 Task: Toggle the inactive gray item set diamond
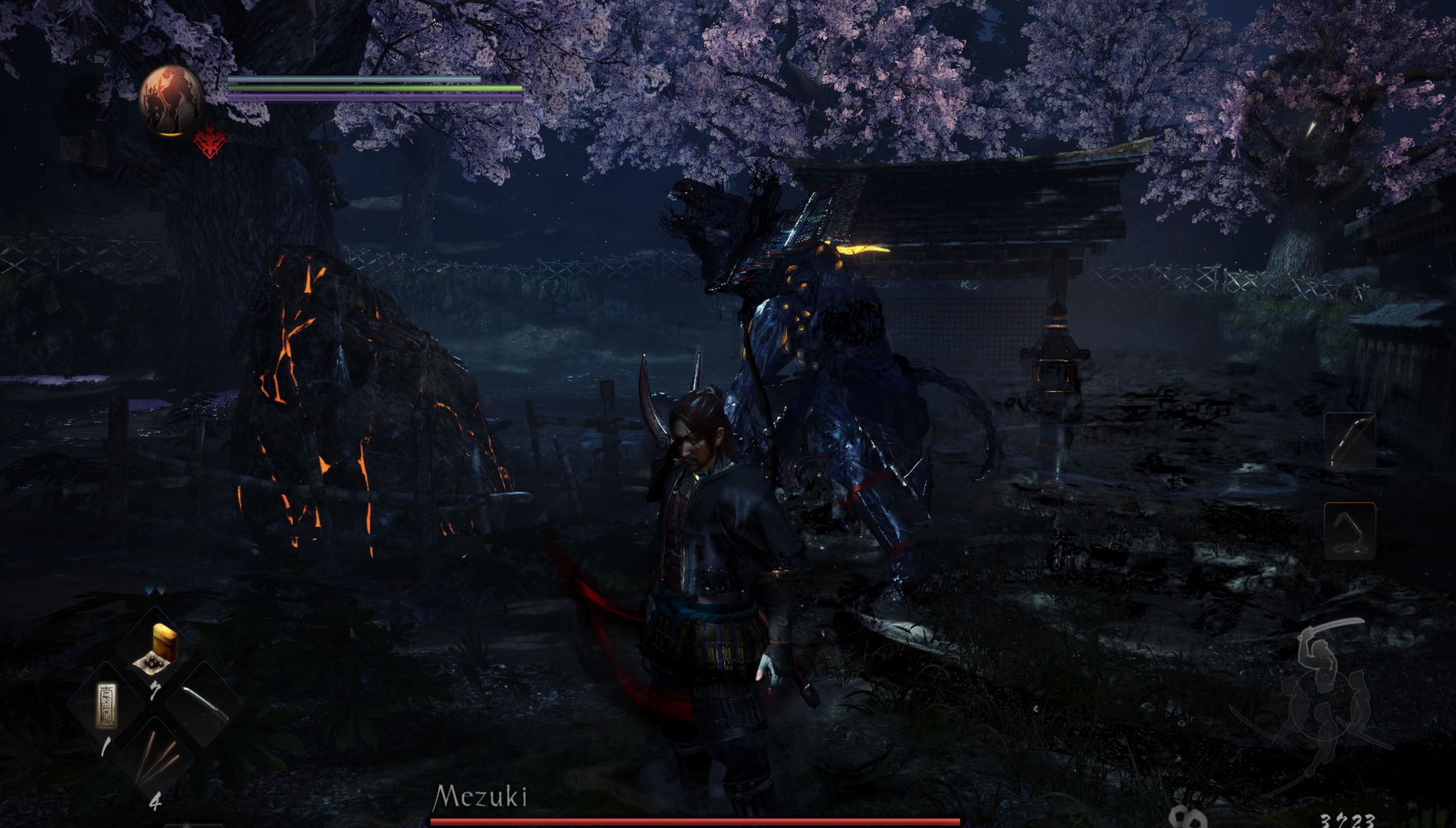162,588
